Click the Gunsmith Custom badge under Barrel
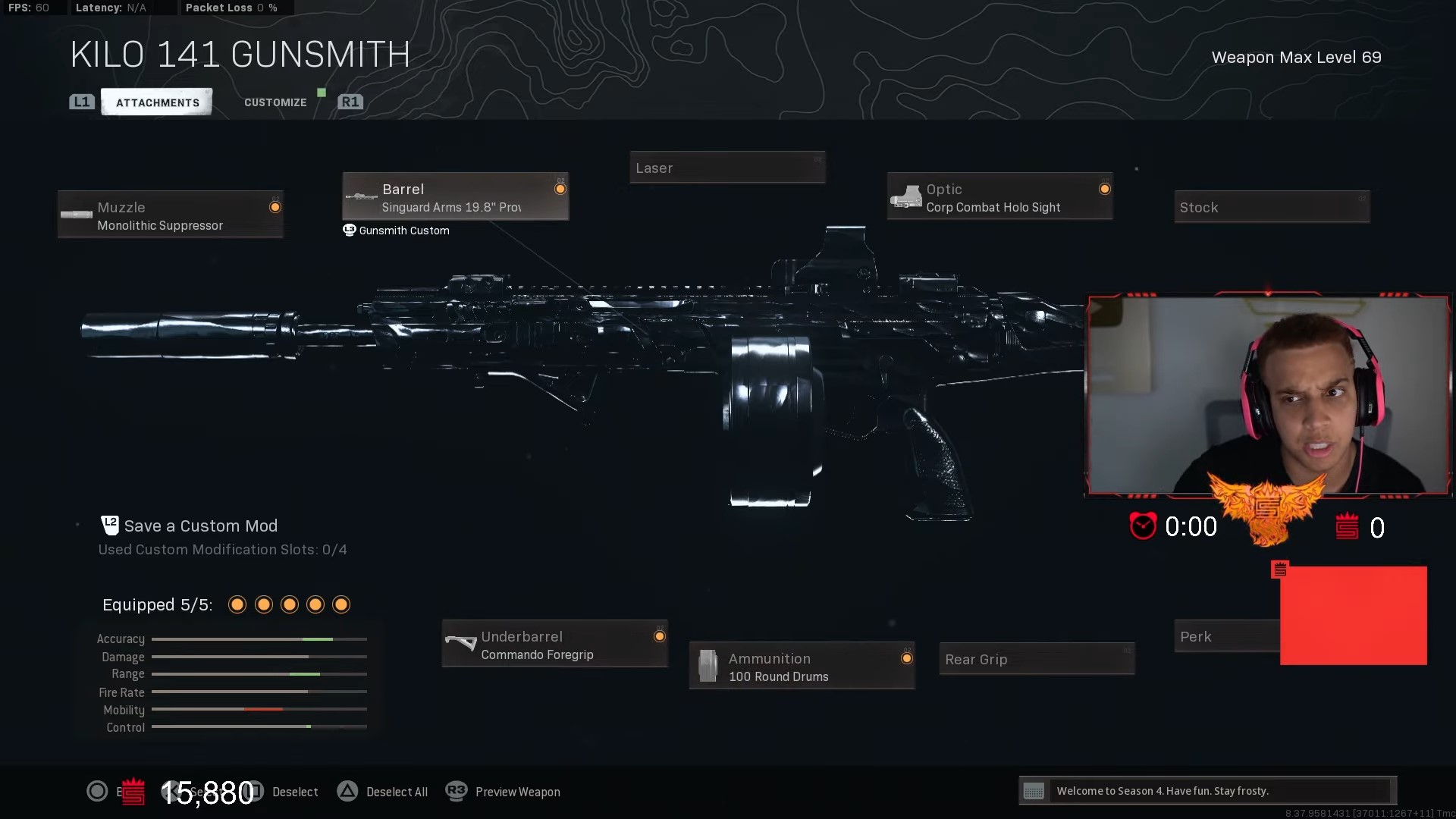This screenshot has width=1456, height=819. pyautogui.click(x=396, y=231)
